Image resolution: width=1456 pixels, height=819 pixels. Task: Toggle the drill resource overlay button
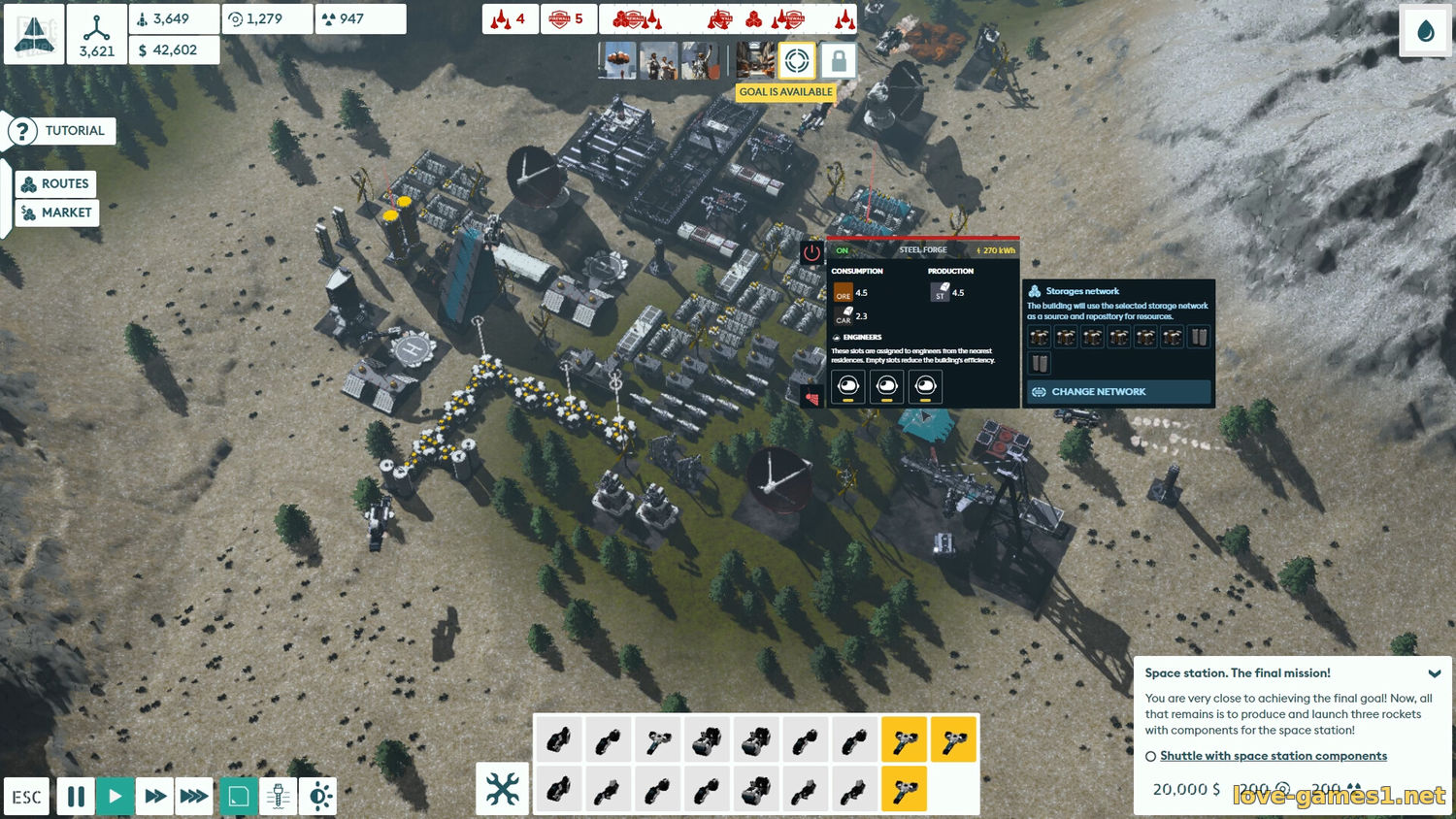(278, 797)
